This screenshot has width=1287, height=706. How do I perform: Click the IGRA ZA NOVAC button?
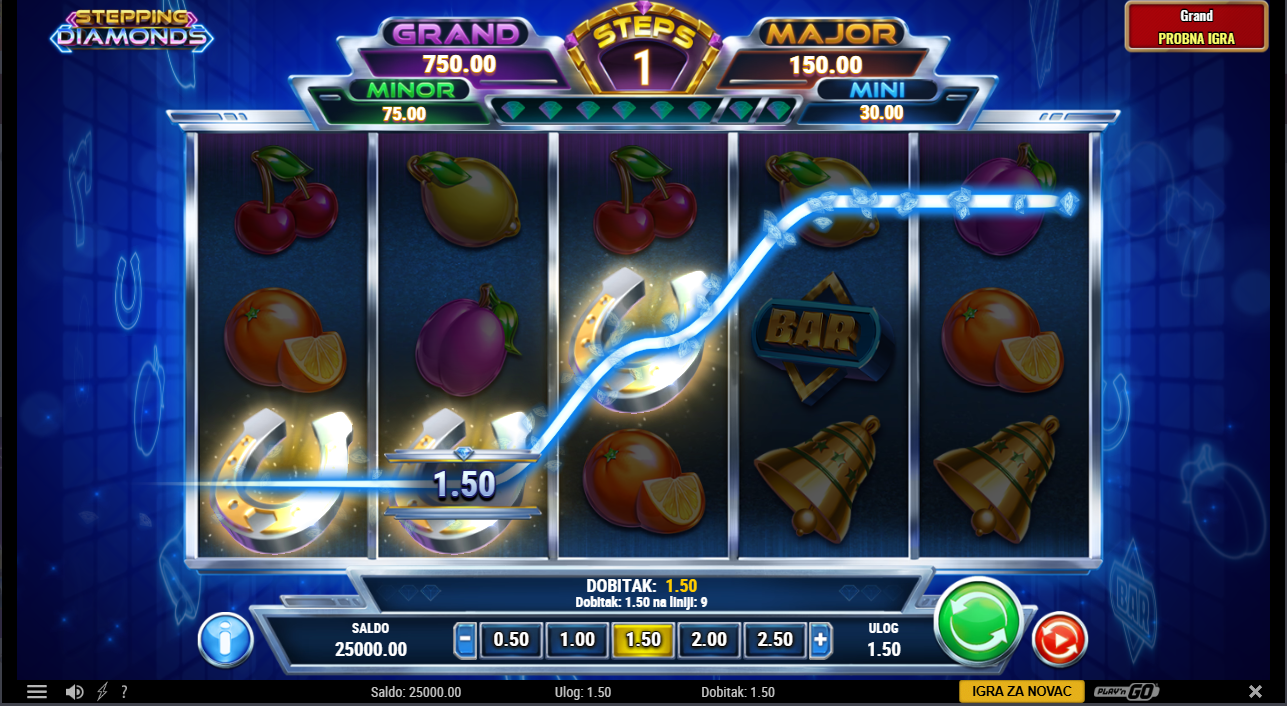(x=1021, y=691)
